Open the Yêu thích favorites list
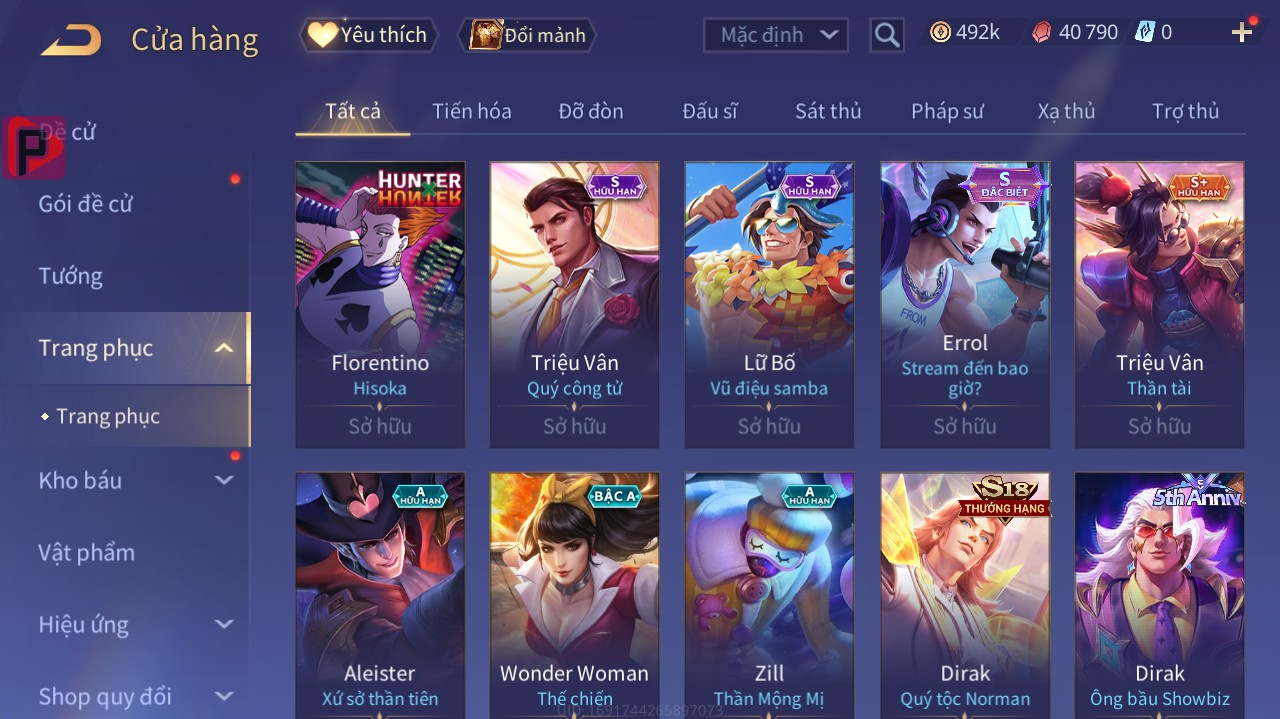 (369, 35)
